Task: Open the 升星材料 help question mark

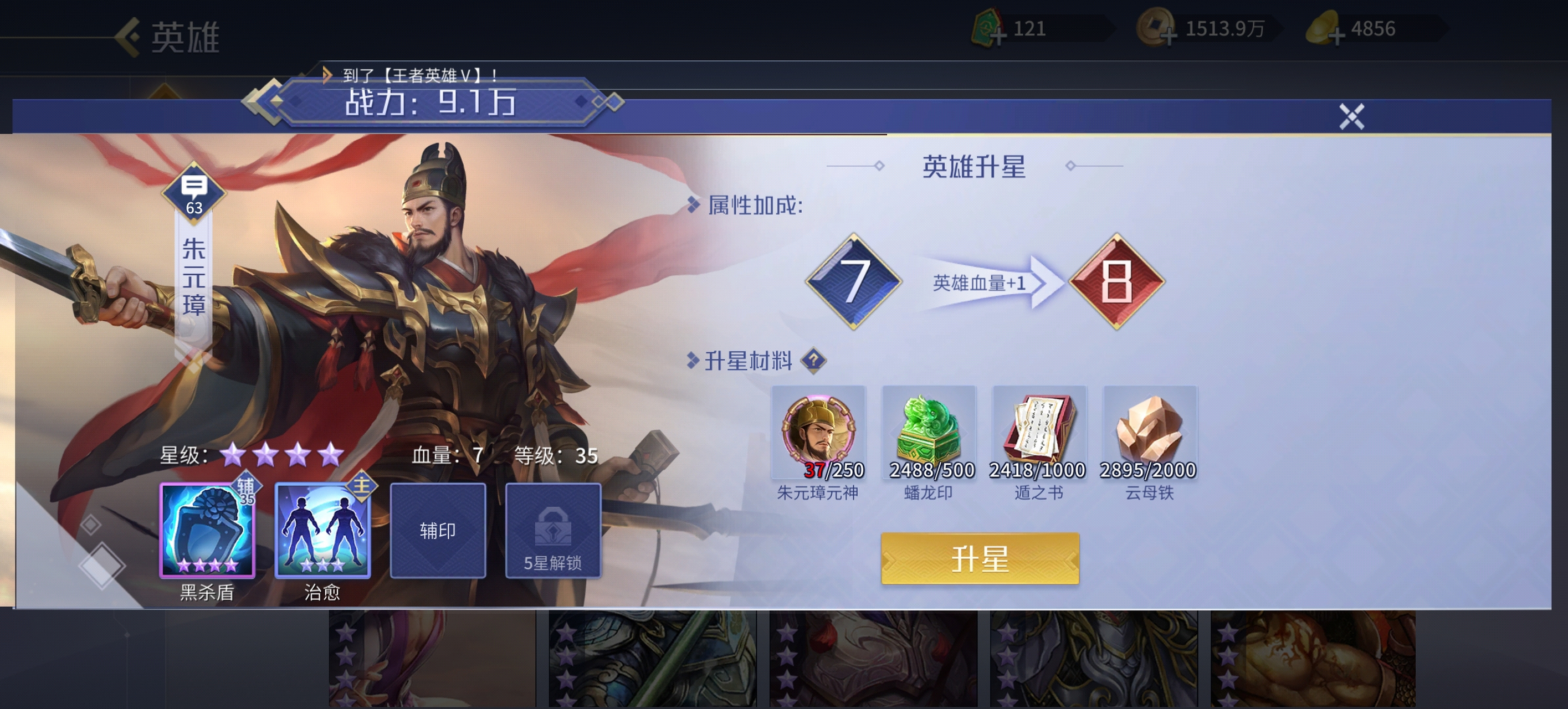Action: click(x=814, y=360)
